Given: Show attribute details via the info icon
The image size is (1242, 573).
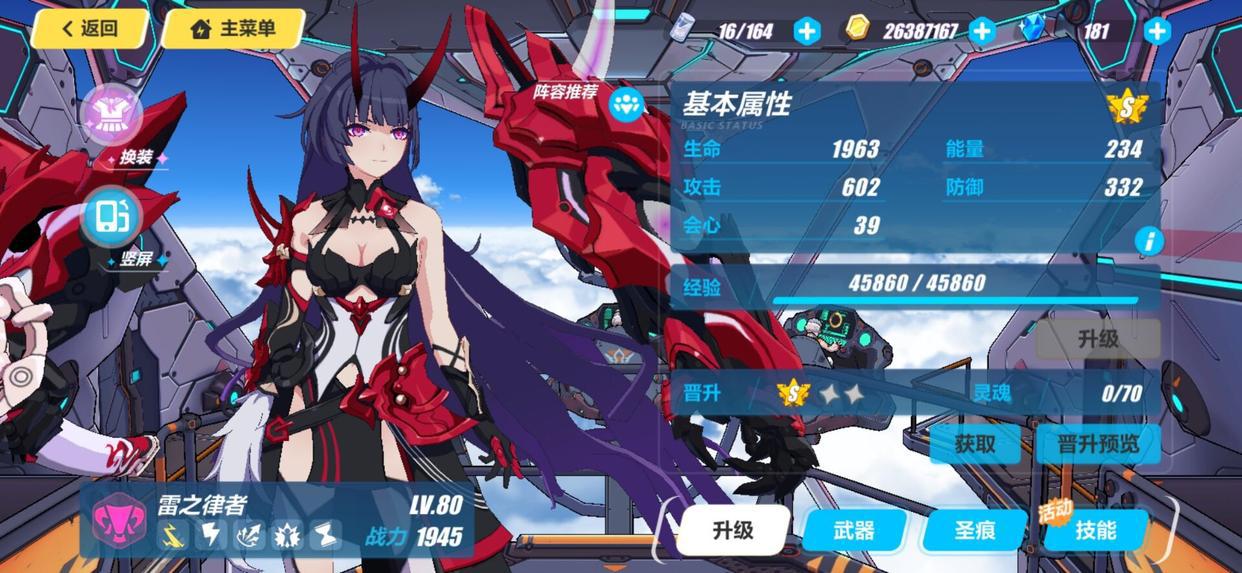Looking at the screenshot, I should pyautogui.click(x=1149, y=240).
